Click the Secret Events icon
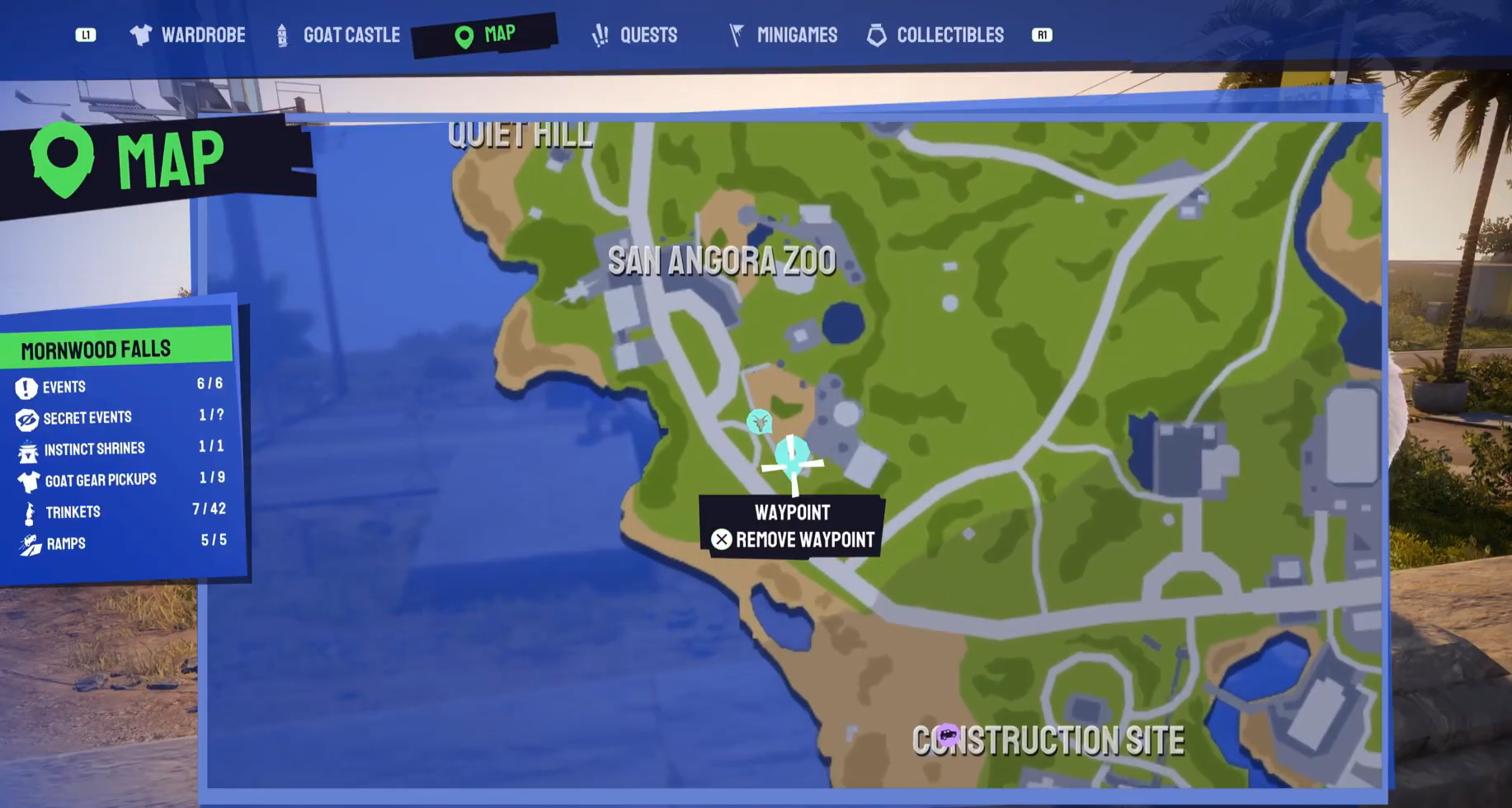 26,417
